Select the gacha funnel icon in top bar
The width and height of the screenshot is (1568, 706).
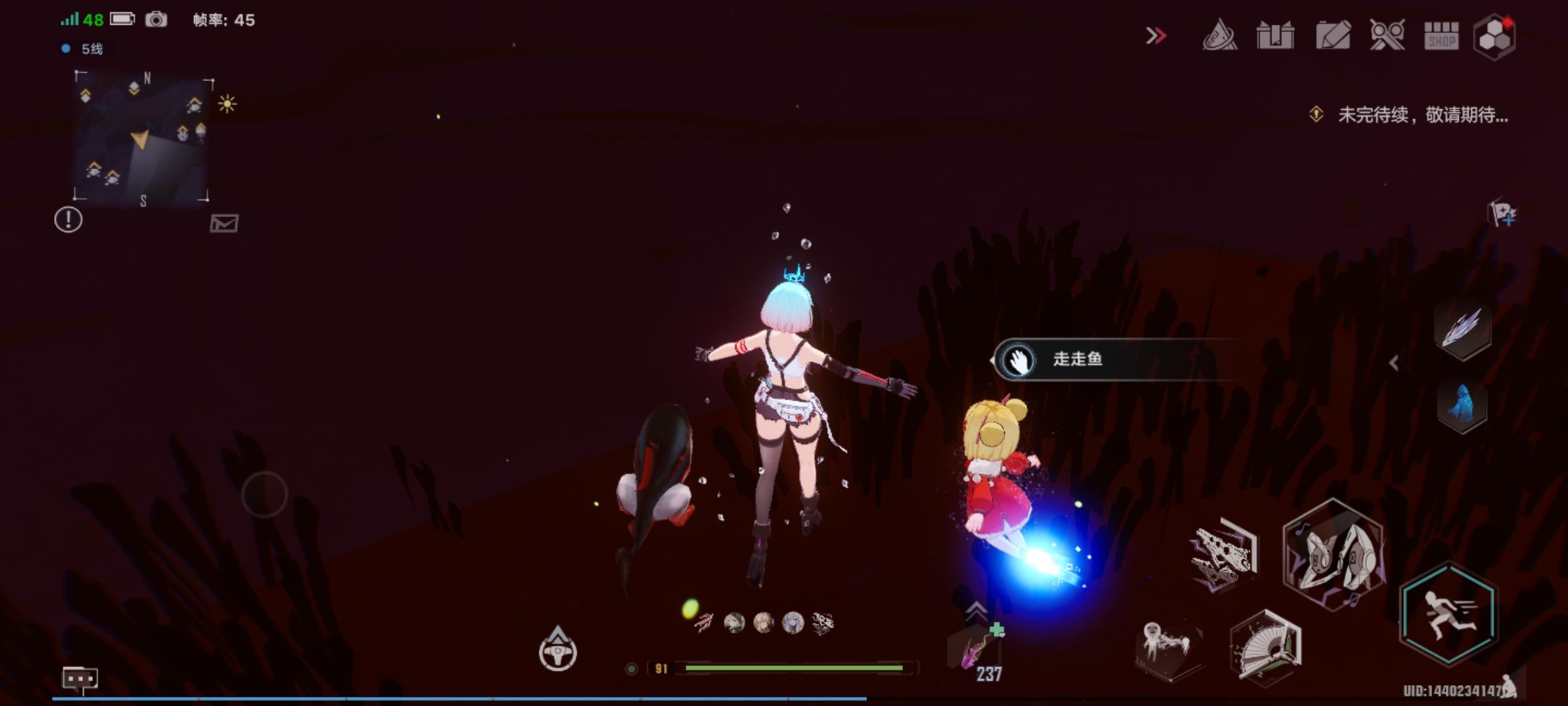click(x=1219, y=37)
